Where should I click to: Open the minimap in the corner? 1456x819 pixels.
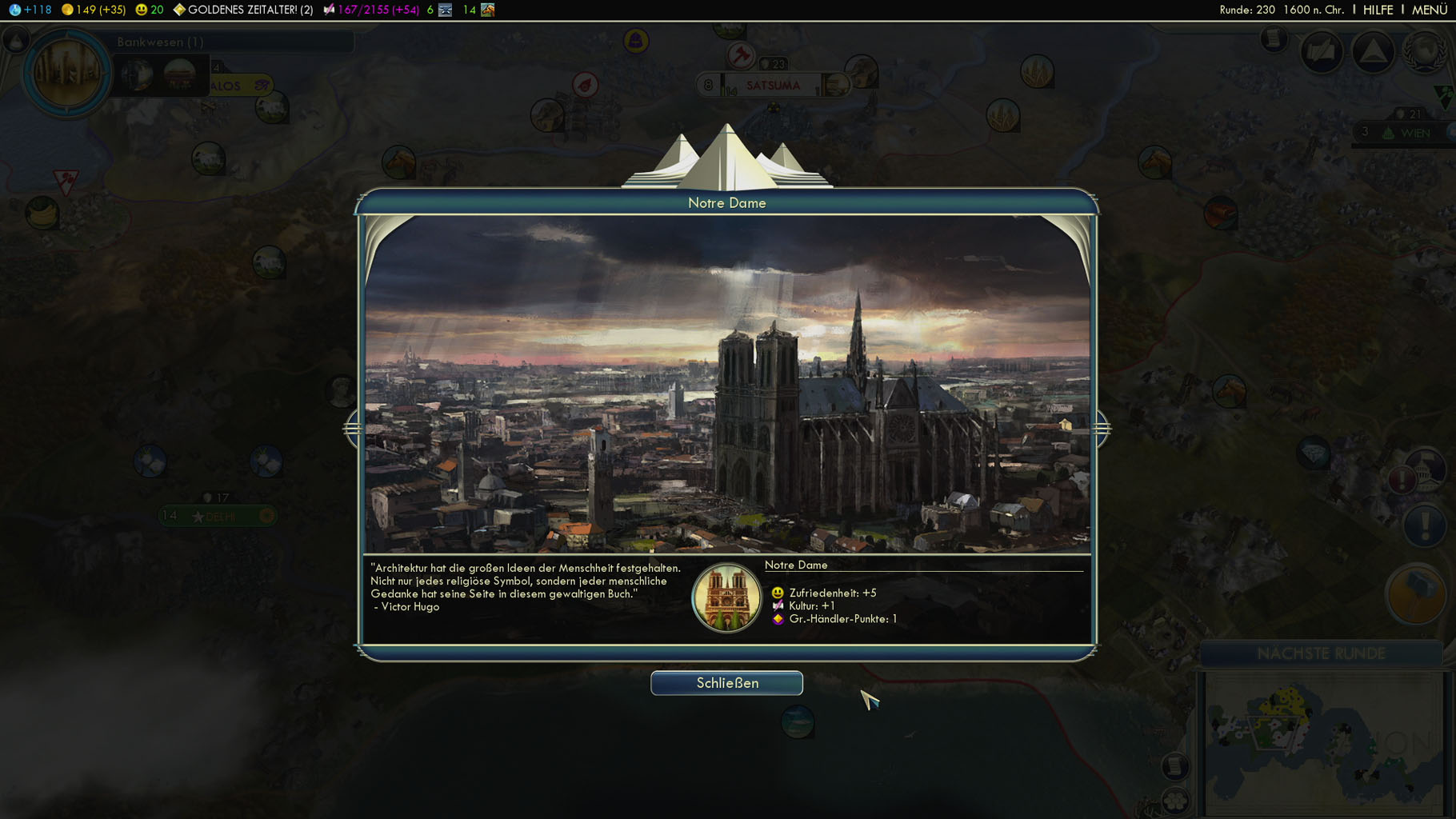tap(1324, 742)
